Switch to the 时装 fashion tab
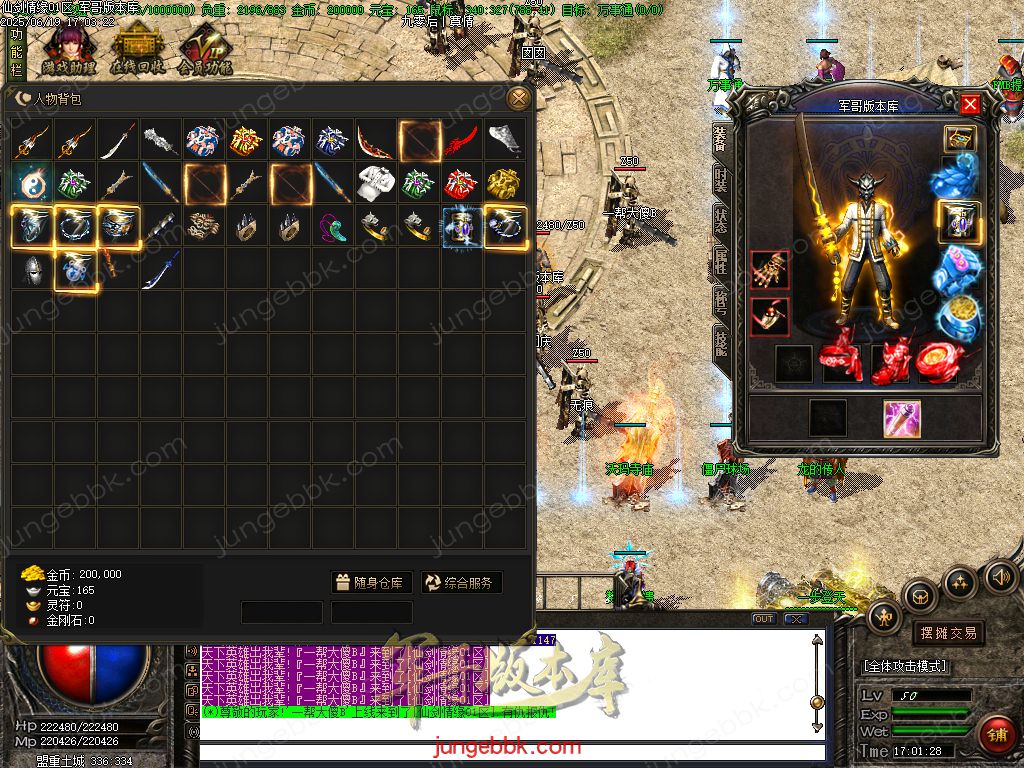The height and width of the screenshot is (768, 1024). 720,179
